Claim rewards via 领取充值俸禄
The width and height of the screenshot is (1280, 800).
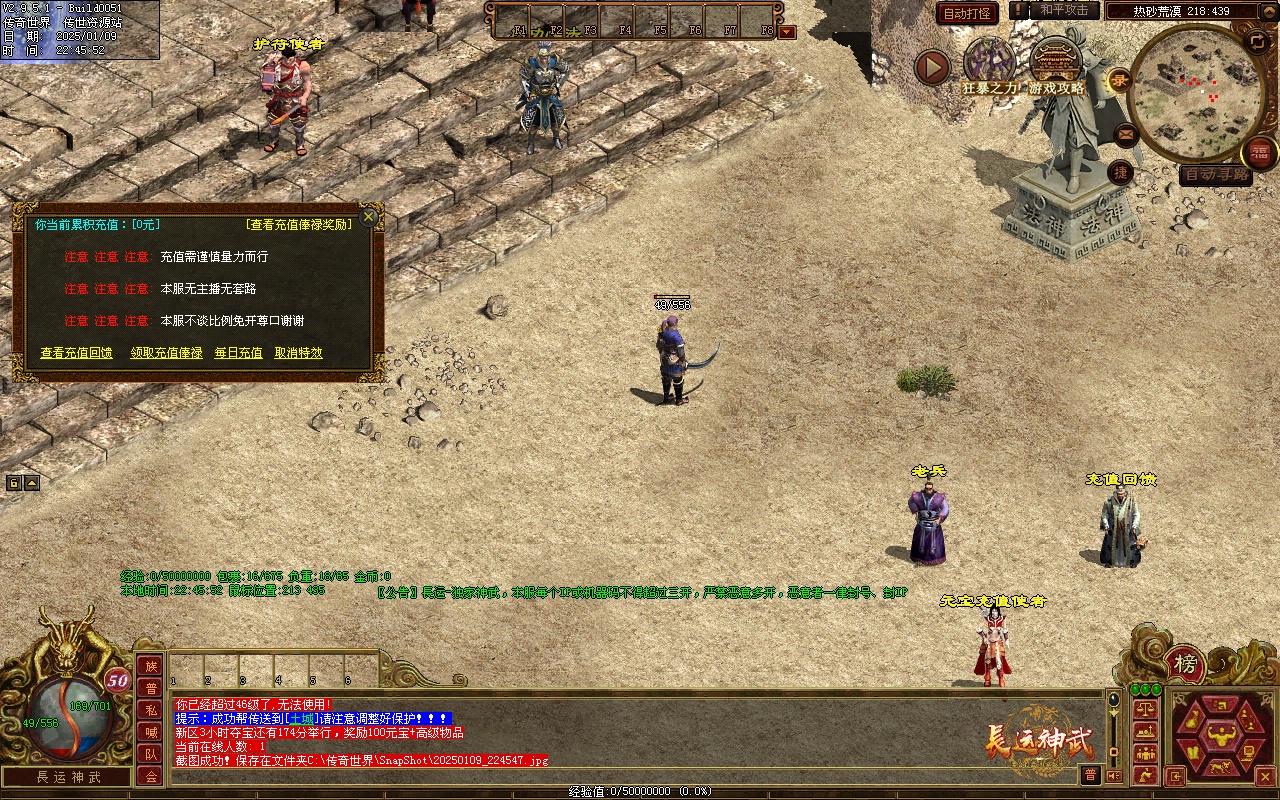click(x=166, y=353)
